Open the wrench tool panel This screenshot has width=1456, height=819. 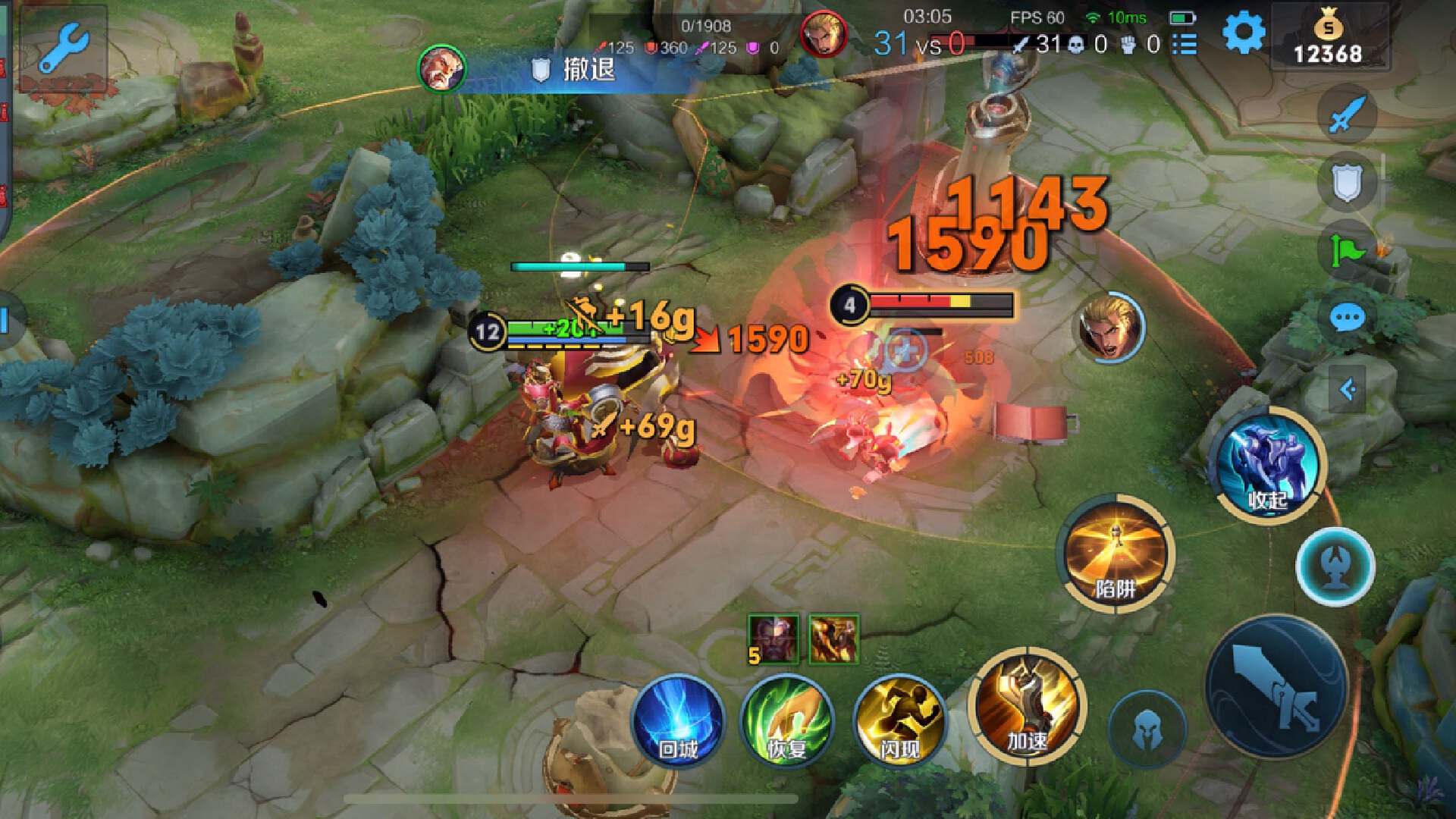pyautogui.click(x=64, y=47)
